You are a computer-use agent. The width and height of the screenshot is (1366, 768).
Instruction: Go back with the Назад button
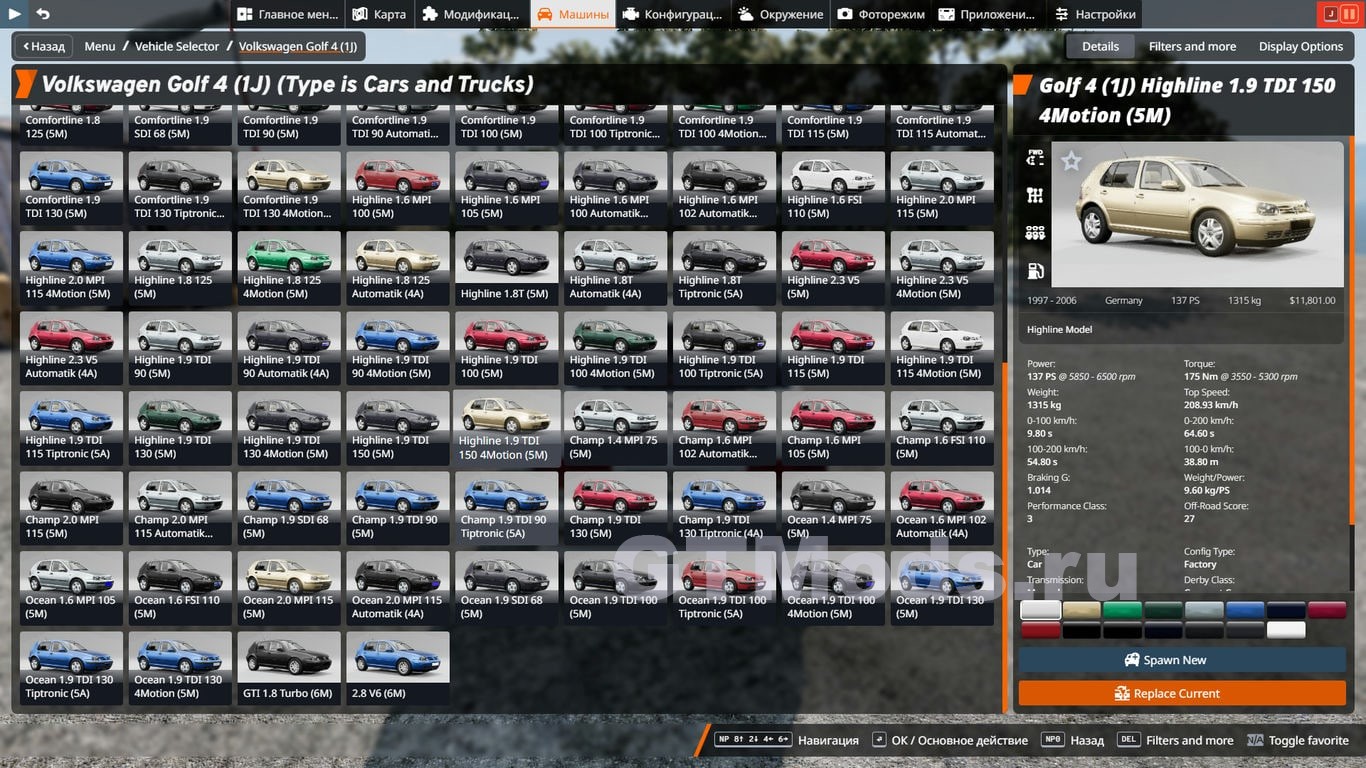[x=41, y=46]
